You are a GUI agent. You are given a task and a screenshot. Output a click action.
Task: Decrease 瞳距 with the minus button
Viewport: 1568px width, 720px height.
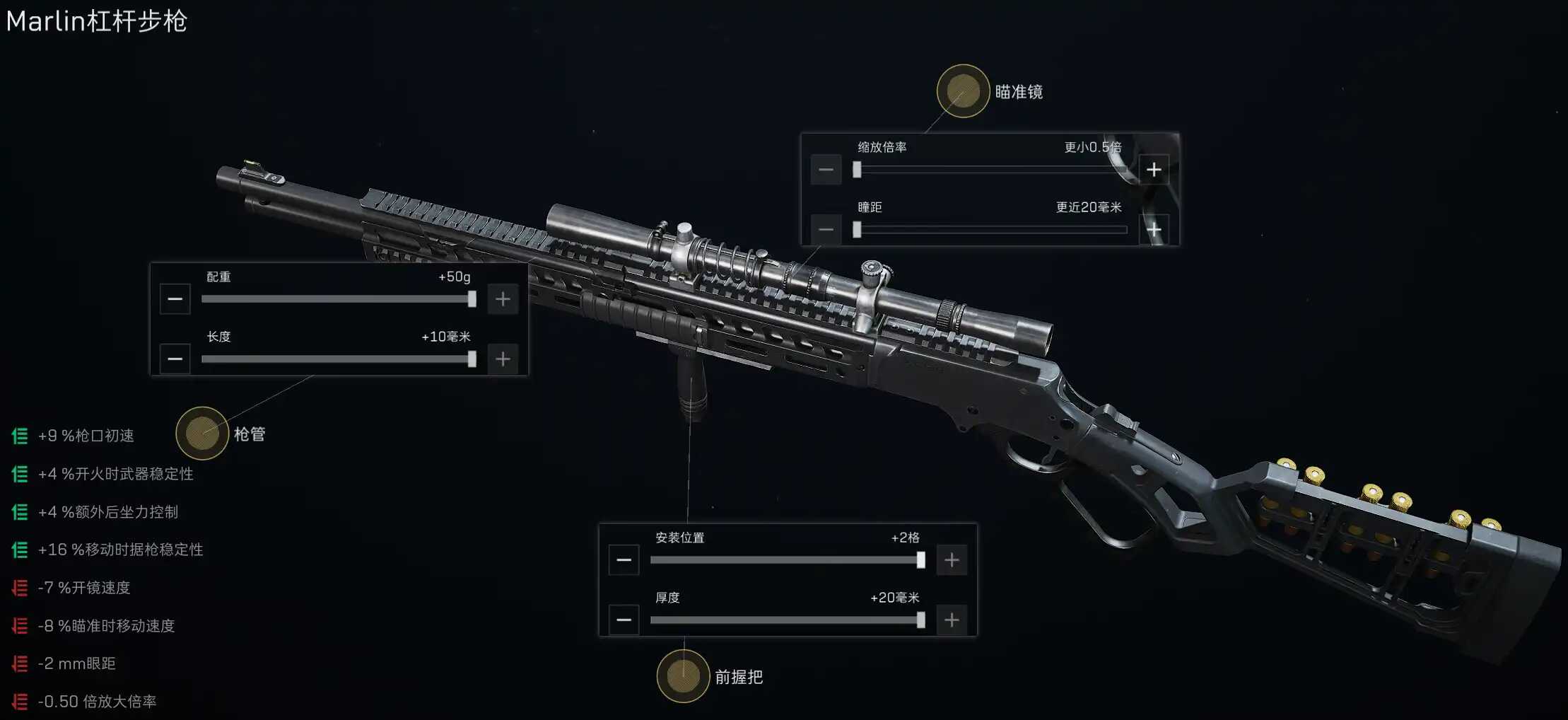pyautogui.click(x=826, y=230)
